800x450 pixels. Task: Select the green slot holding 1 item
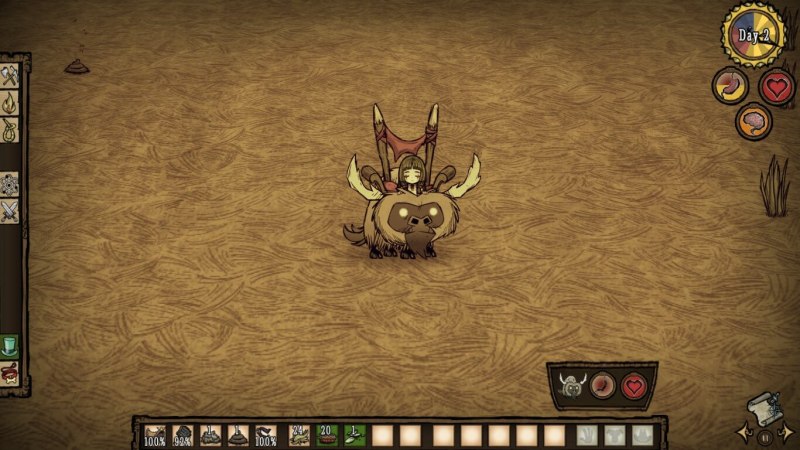click(x=354, y=435)
